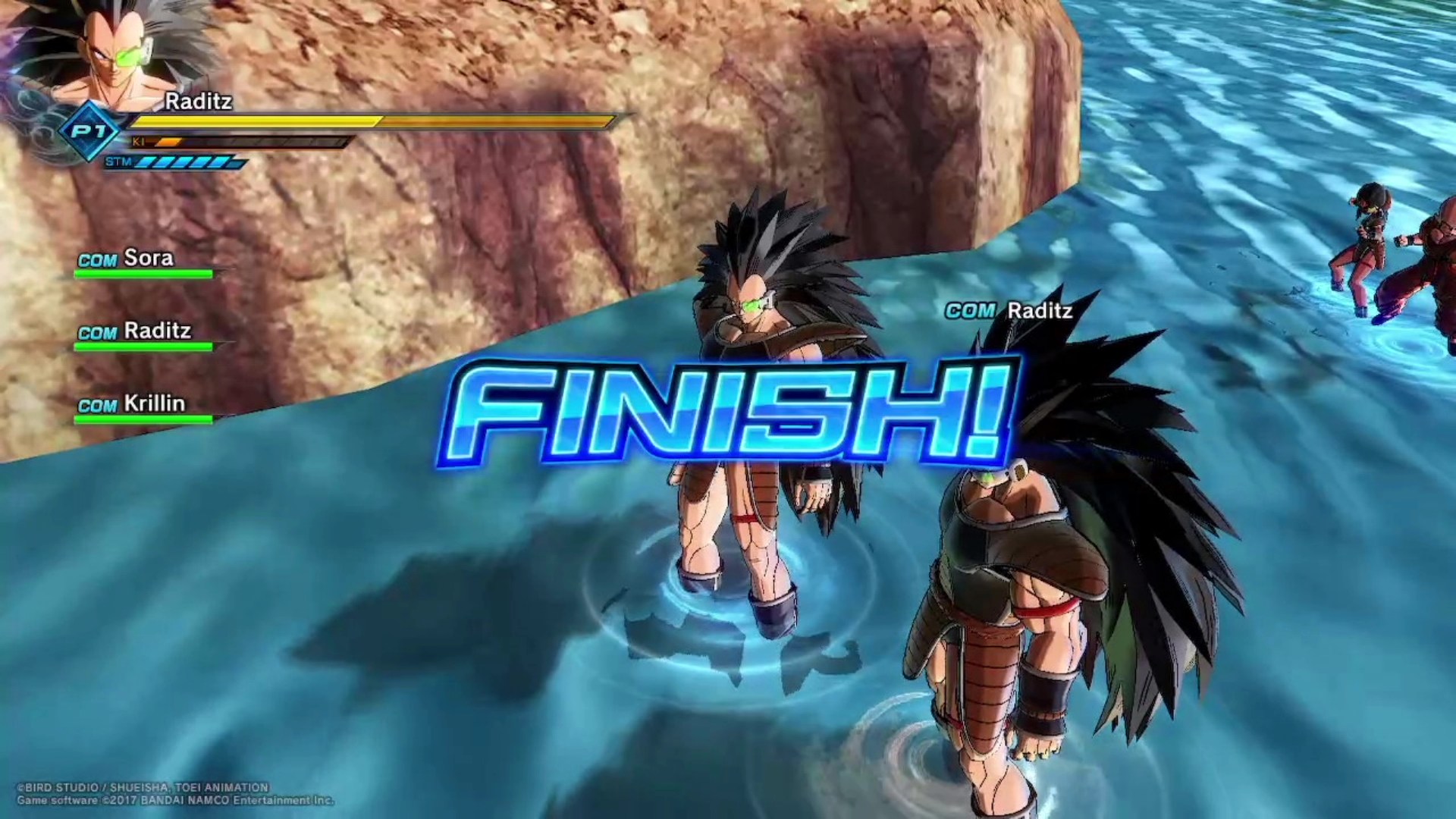Pick COM Krillin in the team list
This screenshot has height=819, width=1456.
(132, 403)
